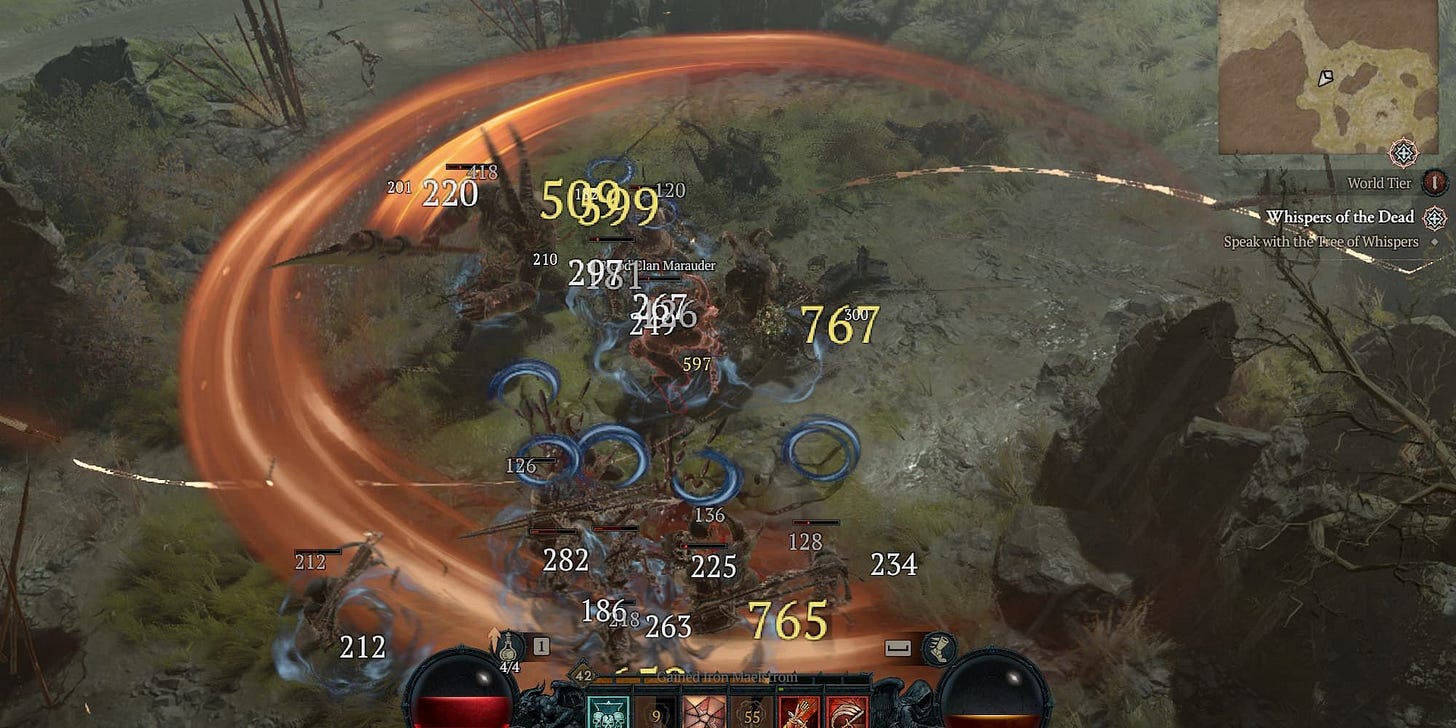Select the teal skeleton summon skill

pos(607,712)
